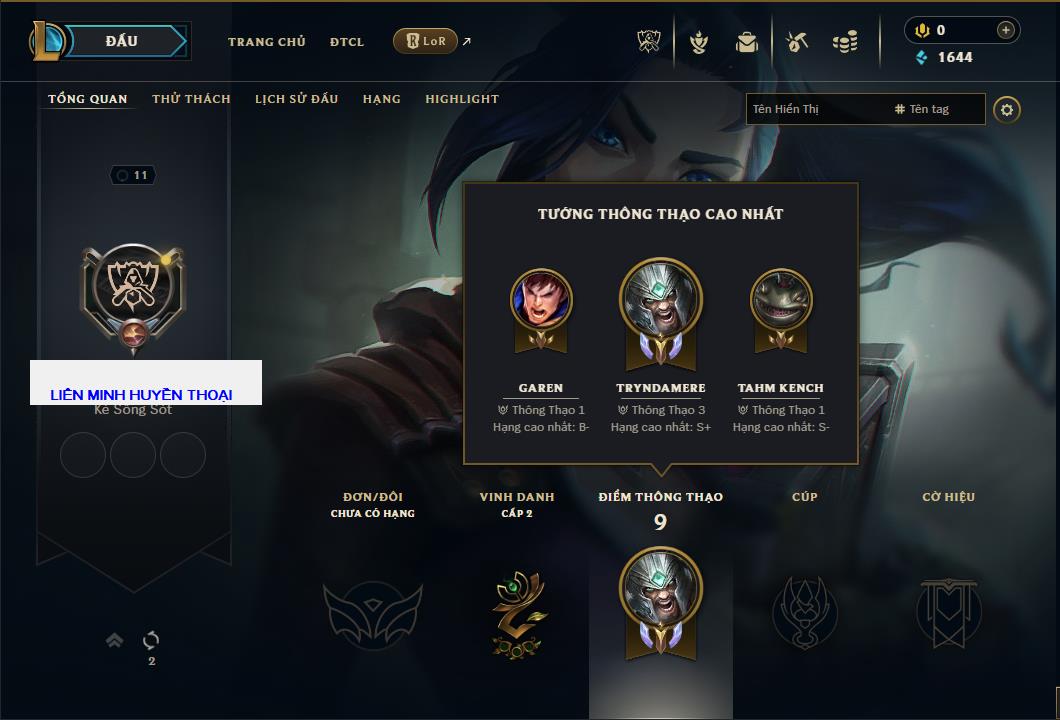Open the VINH DANH honor emblem
This screenshot has width=1060, height=720.
point(517,611)
